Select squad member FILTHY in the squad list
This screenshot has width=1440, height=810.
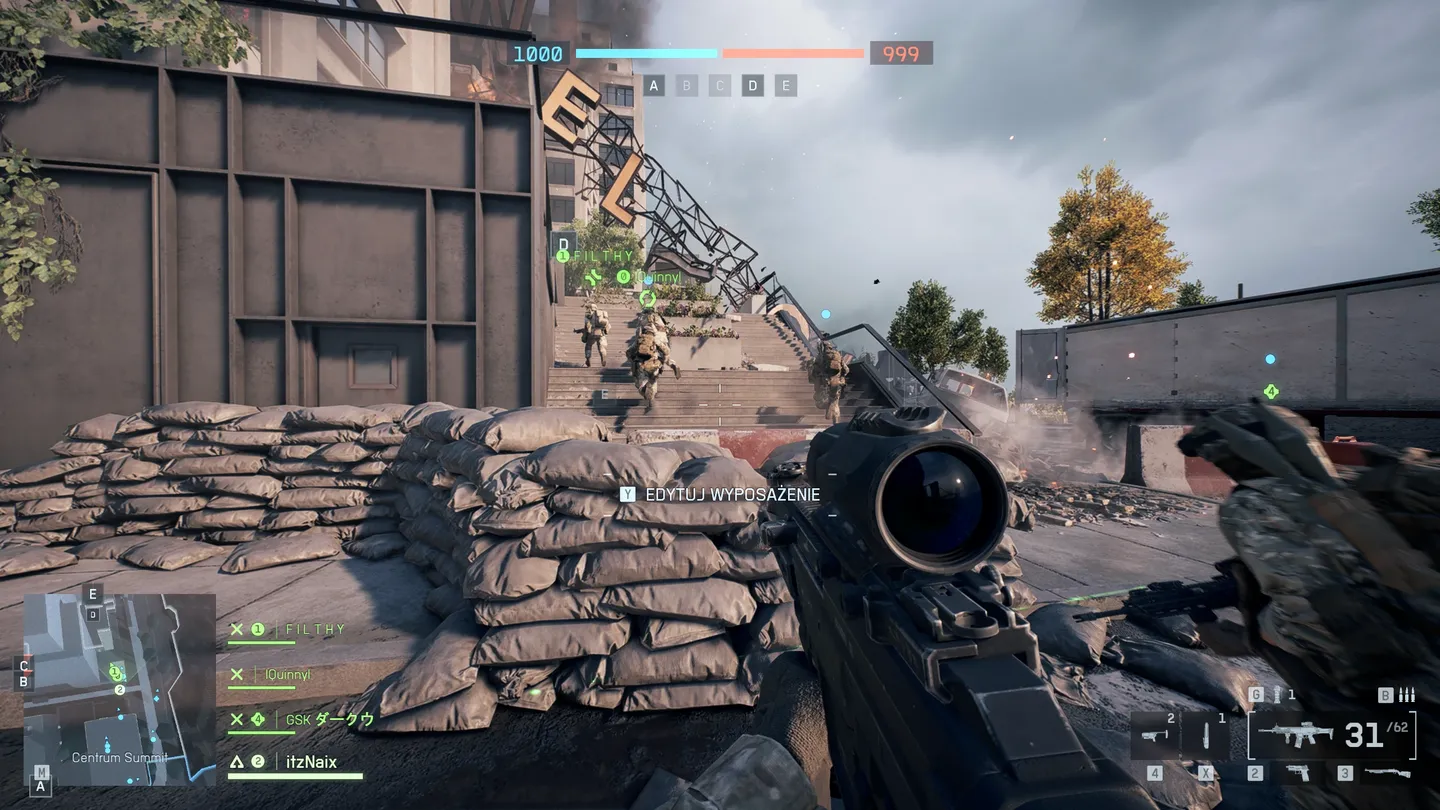314,630
